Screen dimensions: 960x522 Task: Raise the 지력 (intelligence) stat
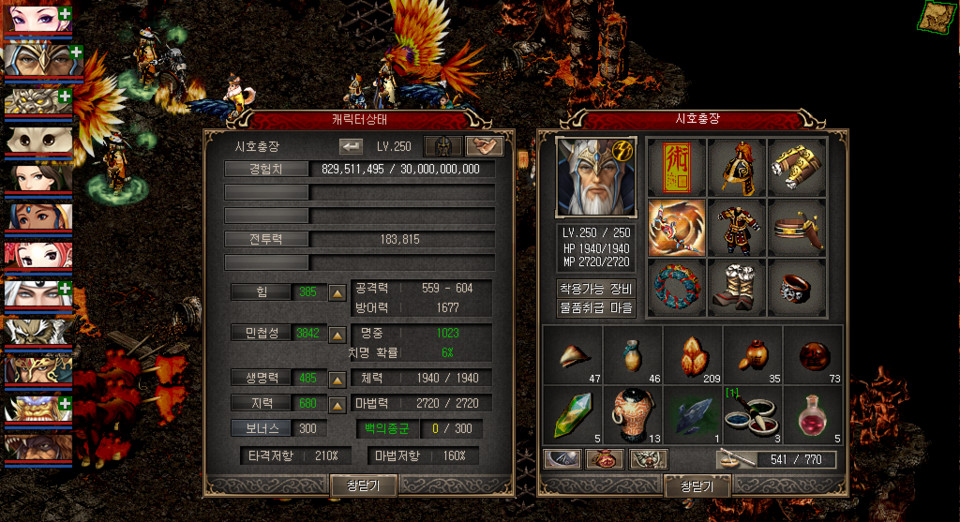[338, 403]
